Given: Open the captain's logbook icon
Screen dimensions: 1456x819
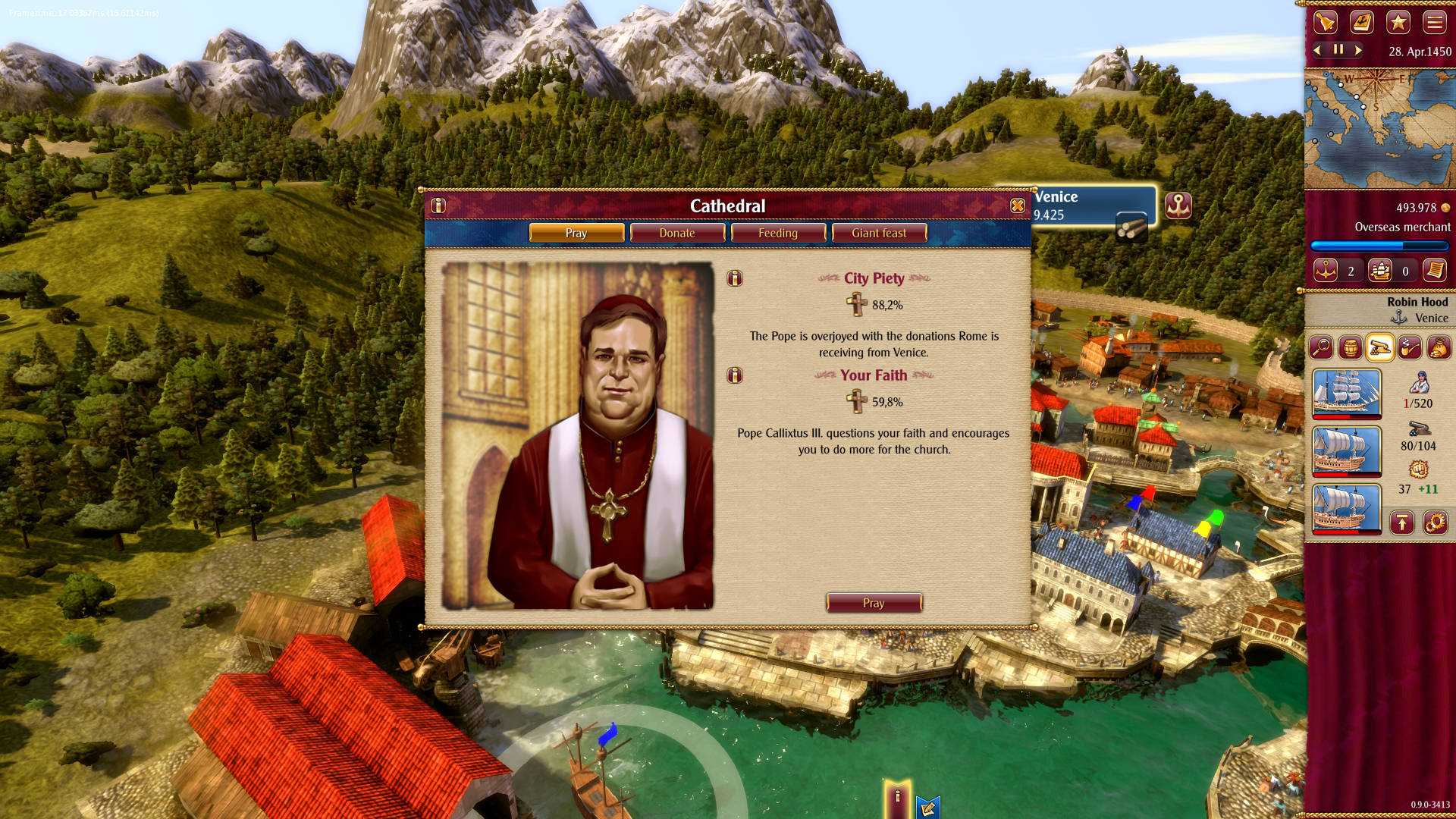Looking at the screenshot, I should click(x=1363, y=23).
